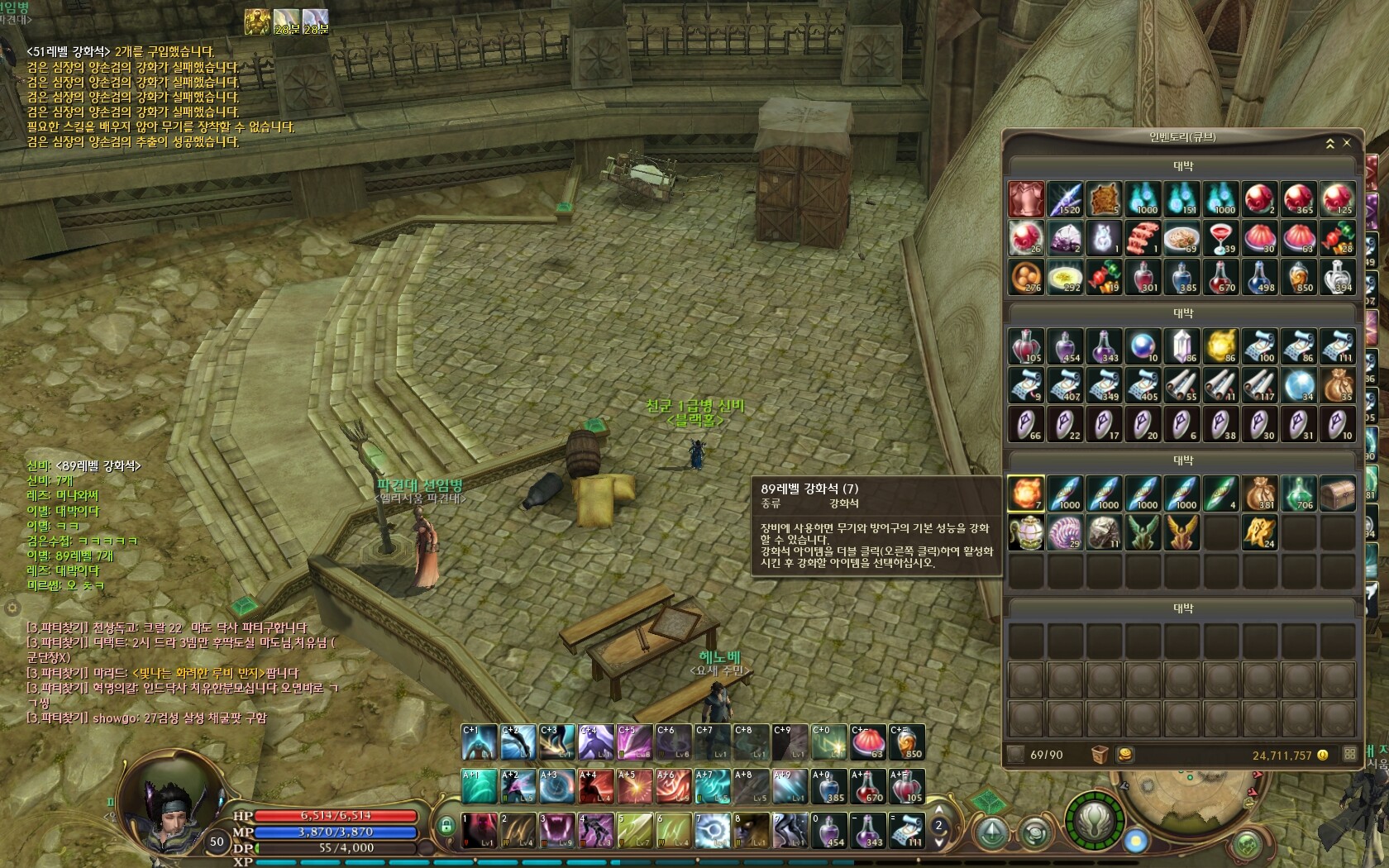The width and height of the screenshot is (1389, 868).
Task: Open the inventory trash bin
Action: [x=1100, y=755]
